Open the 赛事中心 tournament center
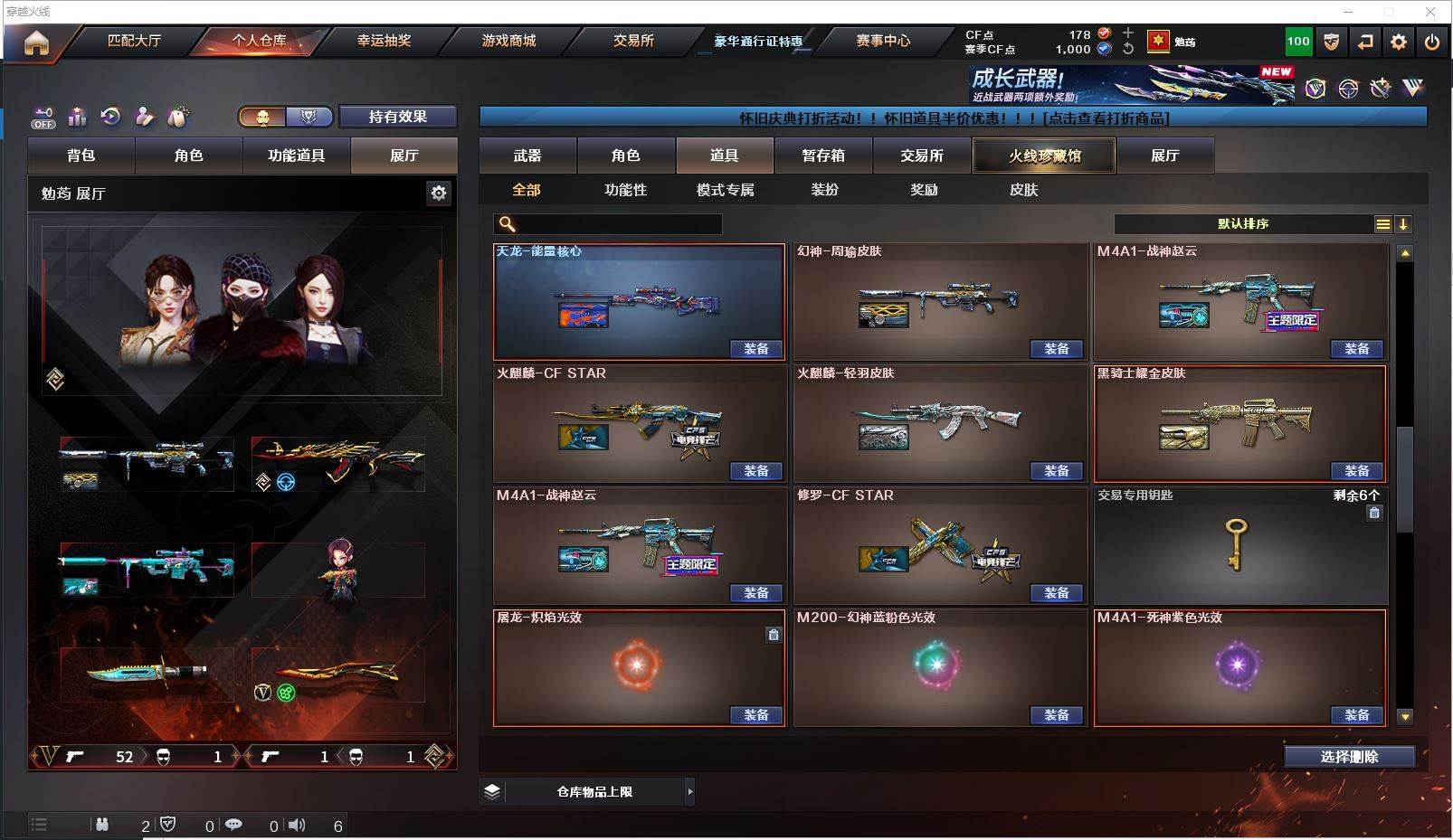Viewport: 1453px width, 840px height. click(883, 41)
